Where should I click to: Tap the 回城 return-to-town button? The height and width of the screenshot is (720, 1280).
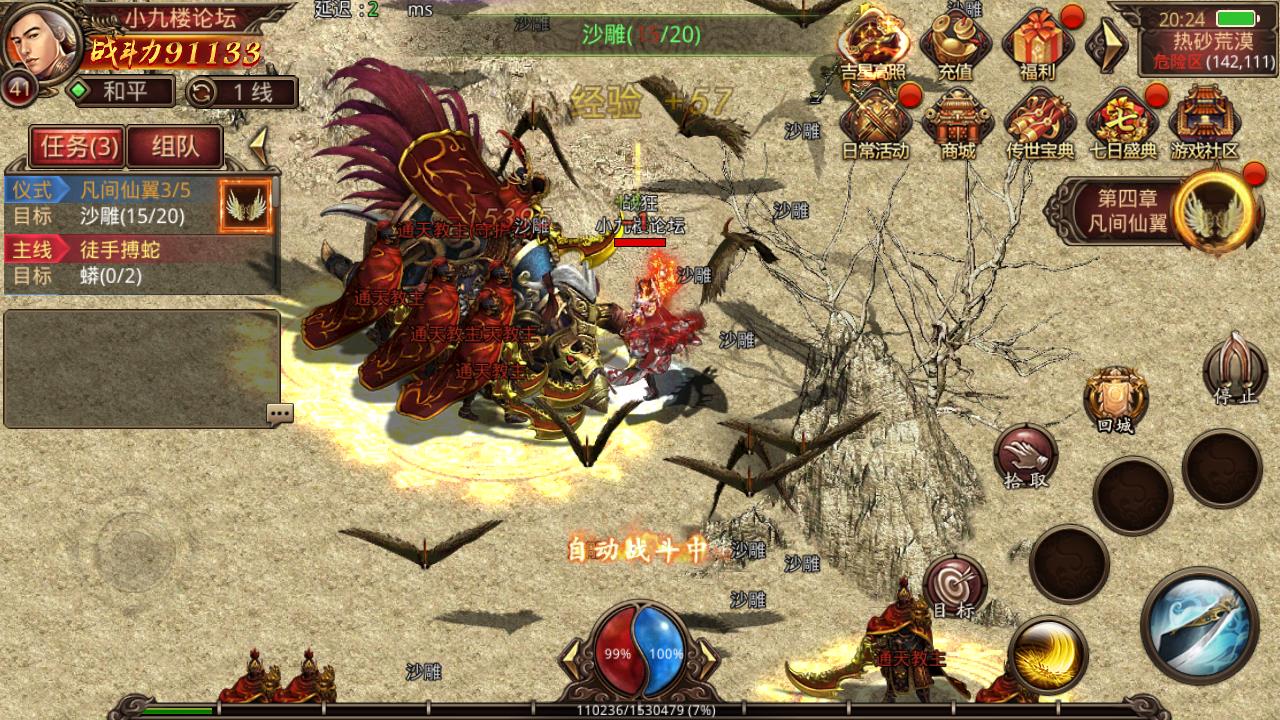pos(1115,398)
